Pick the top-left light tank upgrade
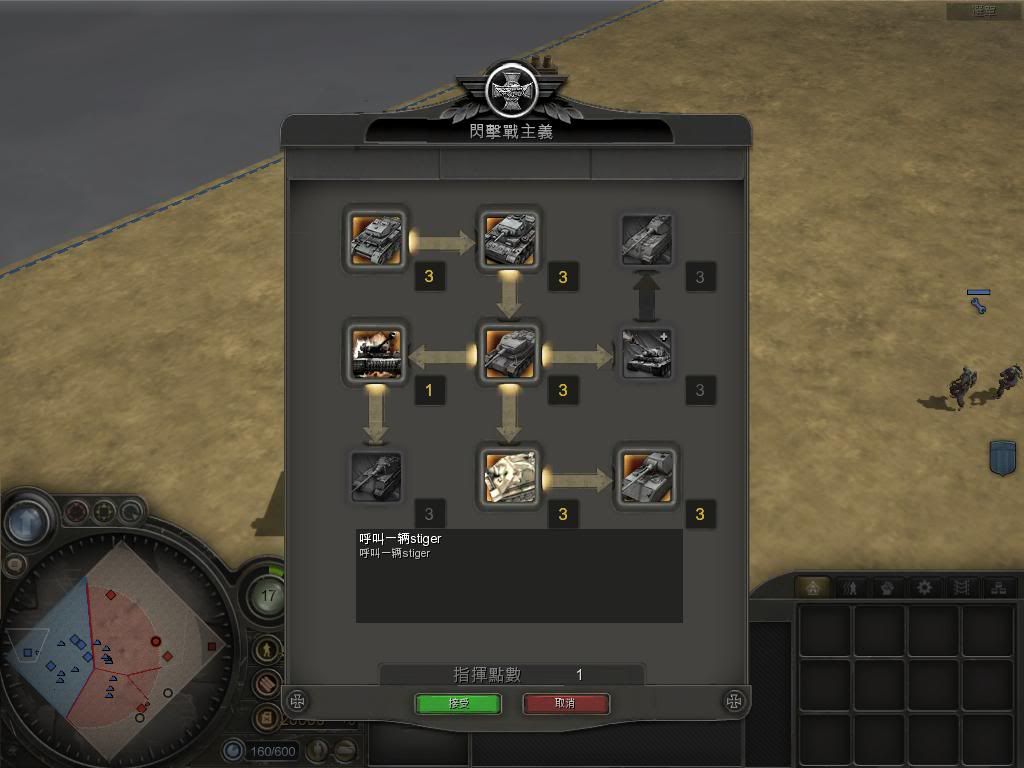Viewport: 1024px width, 768px height. point(376,239)
